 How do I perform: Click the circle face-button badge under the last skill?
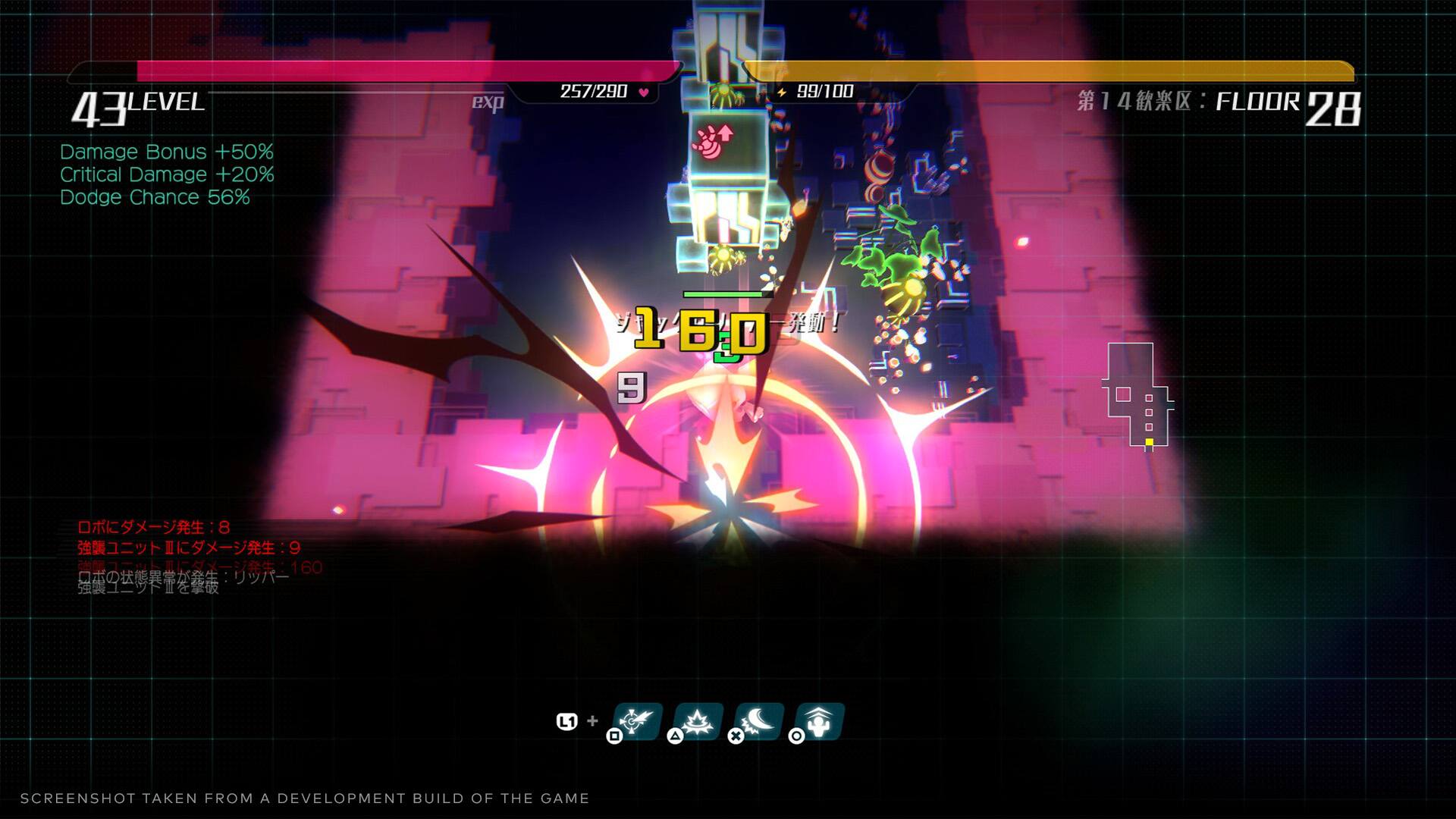pos(797,736)
